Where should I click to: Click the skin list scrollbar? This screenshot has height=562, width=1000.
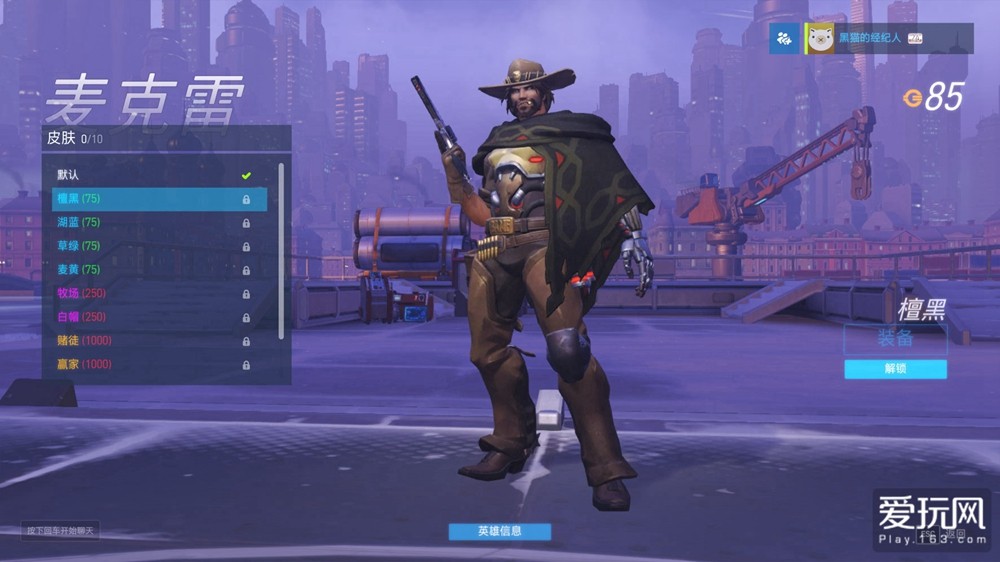[x=281, y=250]
